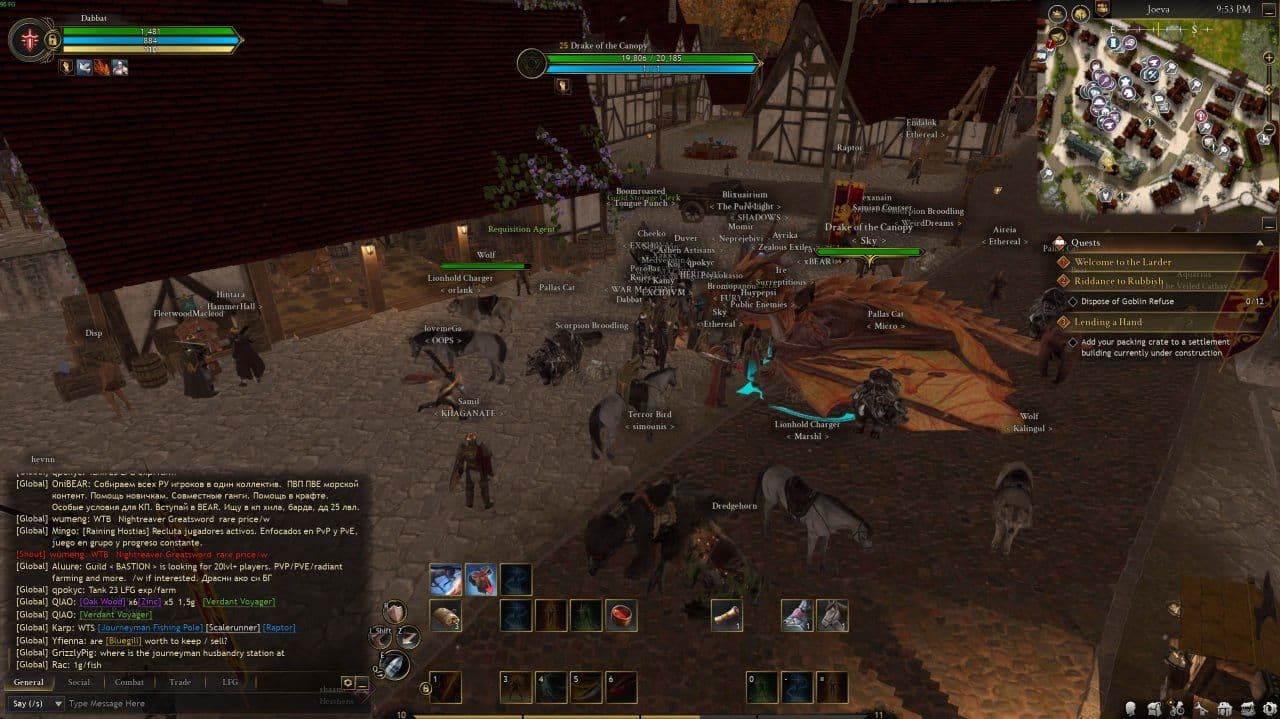Open the Lending a Hand quest

(1108, 322)
